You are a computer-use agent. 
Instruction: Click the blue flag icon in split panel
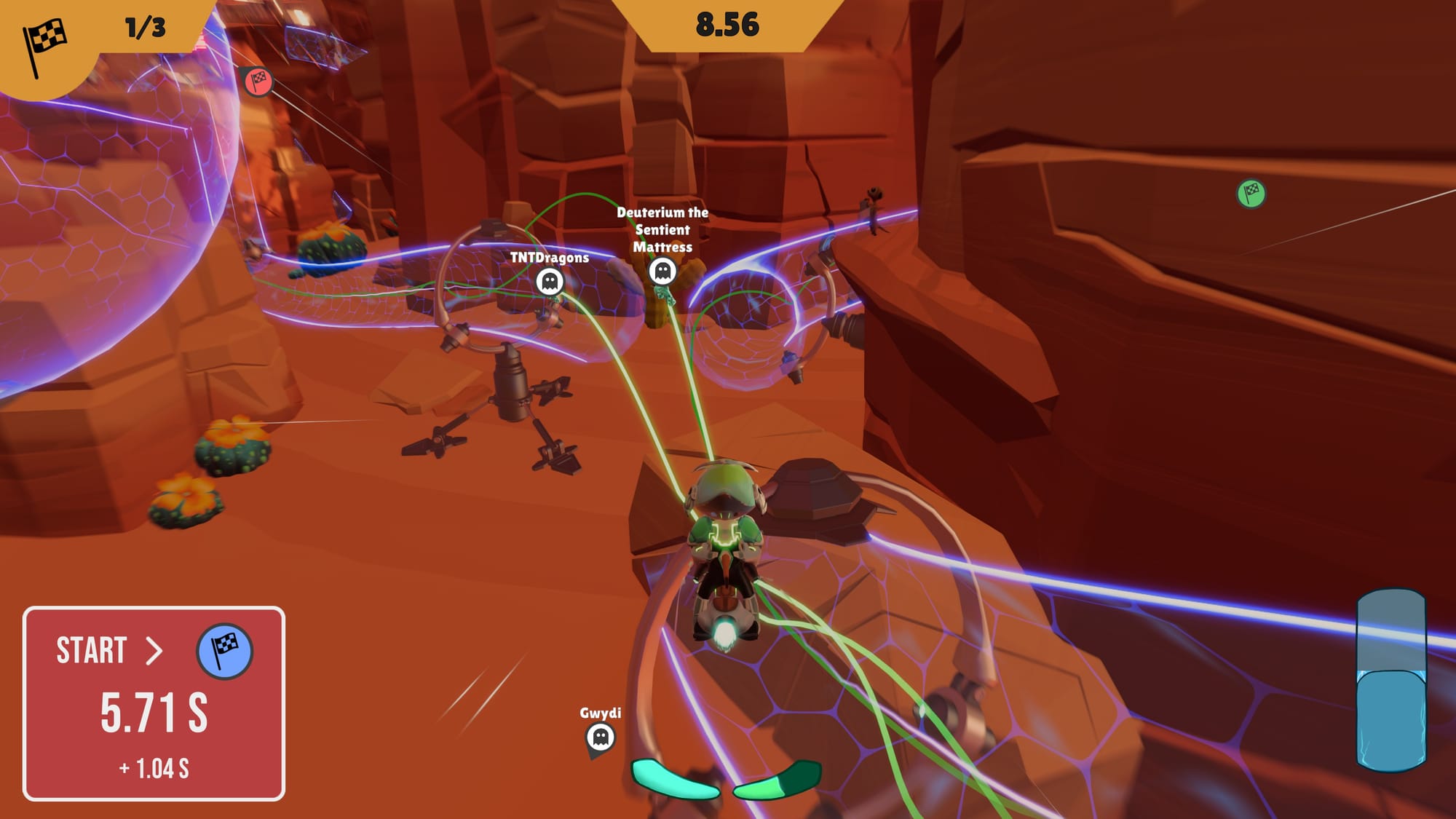coord(225,651)
